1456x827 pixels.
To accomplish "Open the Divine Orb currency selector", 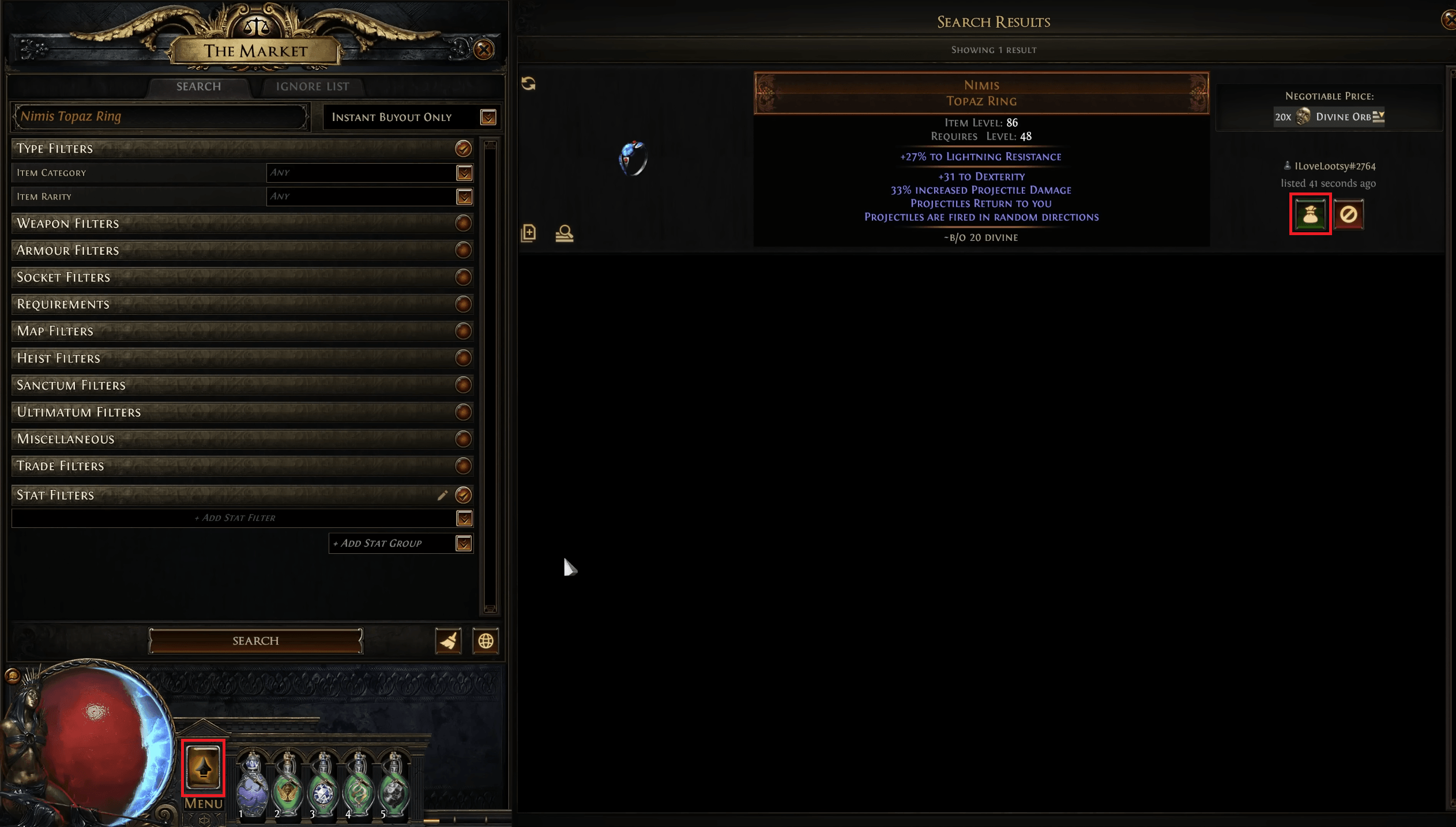I will pos(1379,116).
